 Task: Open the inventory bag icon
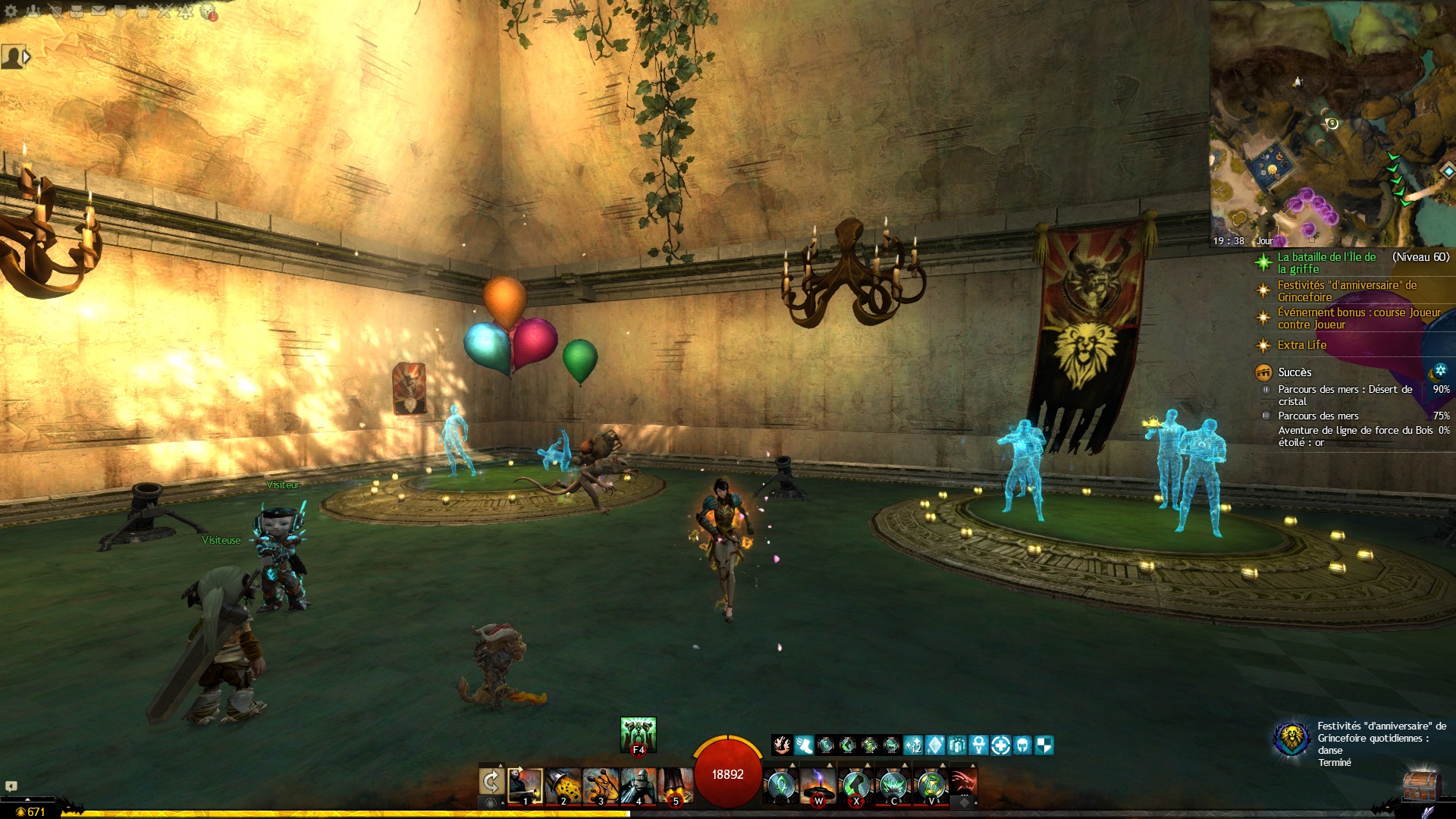coord(77,11)
